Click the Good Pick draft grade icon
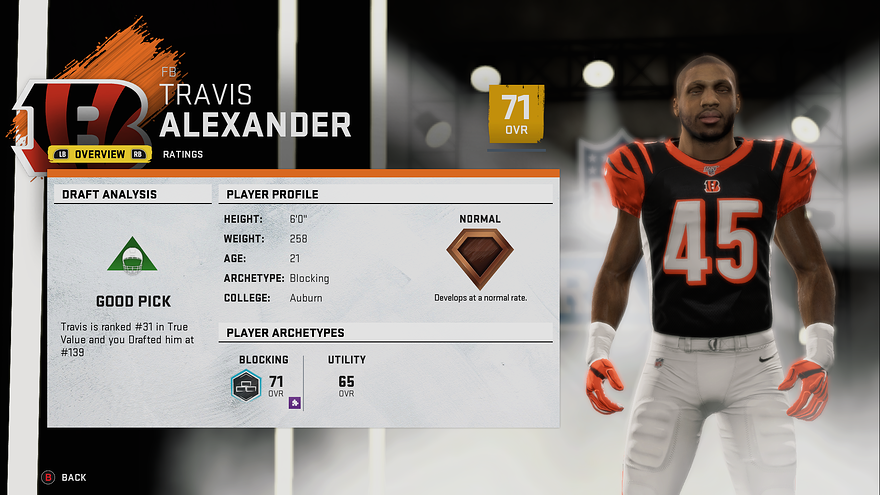880x495 pixels. point(132,256)
